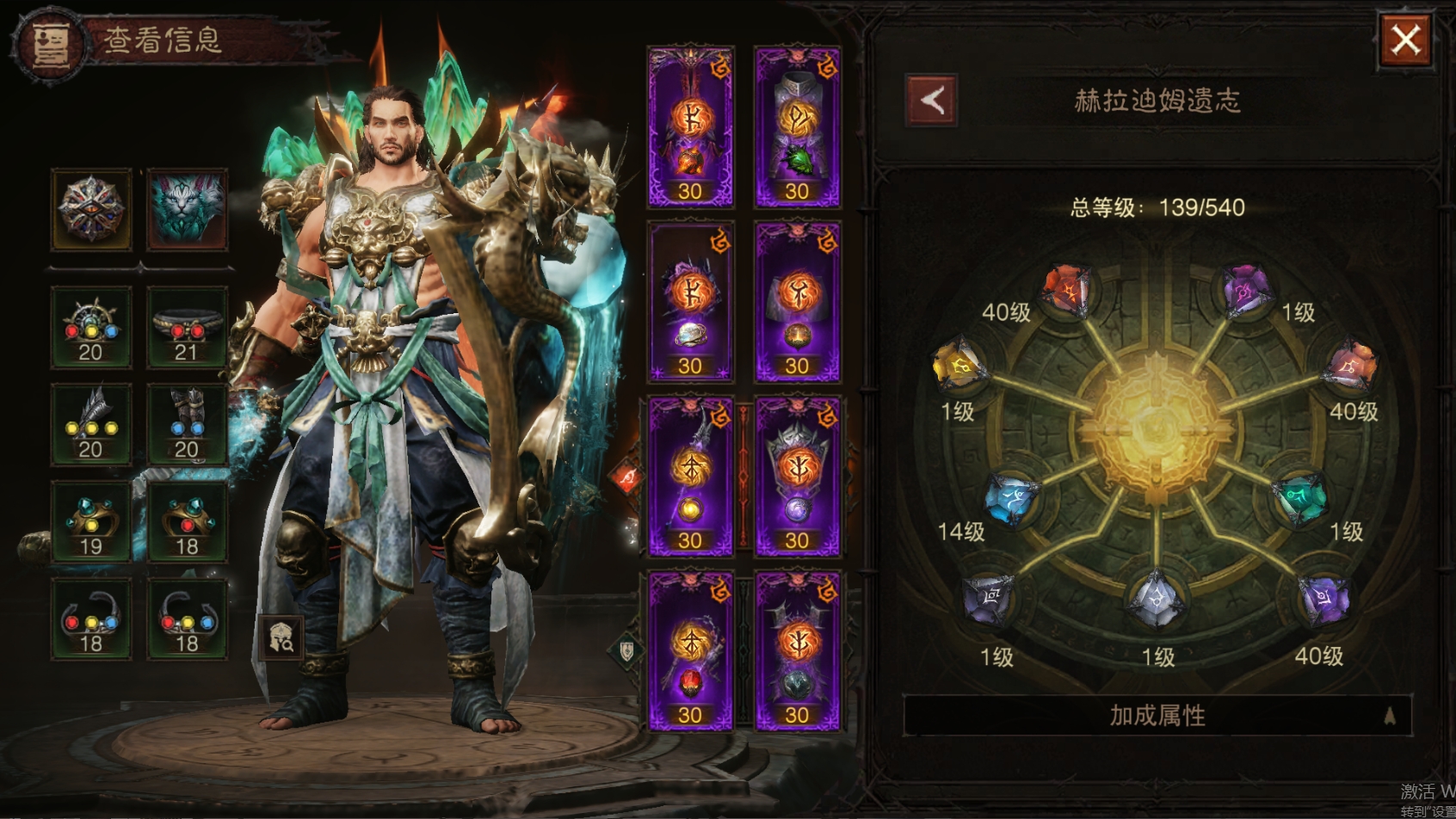Viewport: 1456px width, 819px height.
Task: Expand the 加成属性 bonus attributes bar
Action: (x=1157, y=715)
